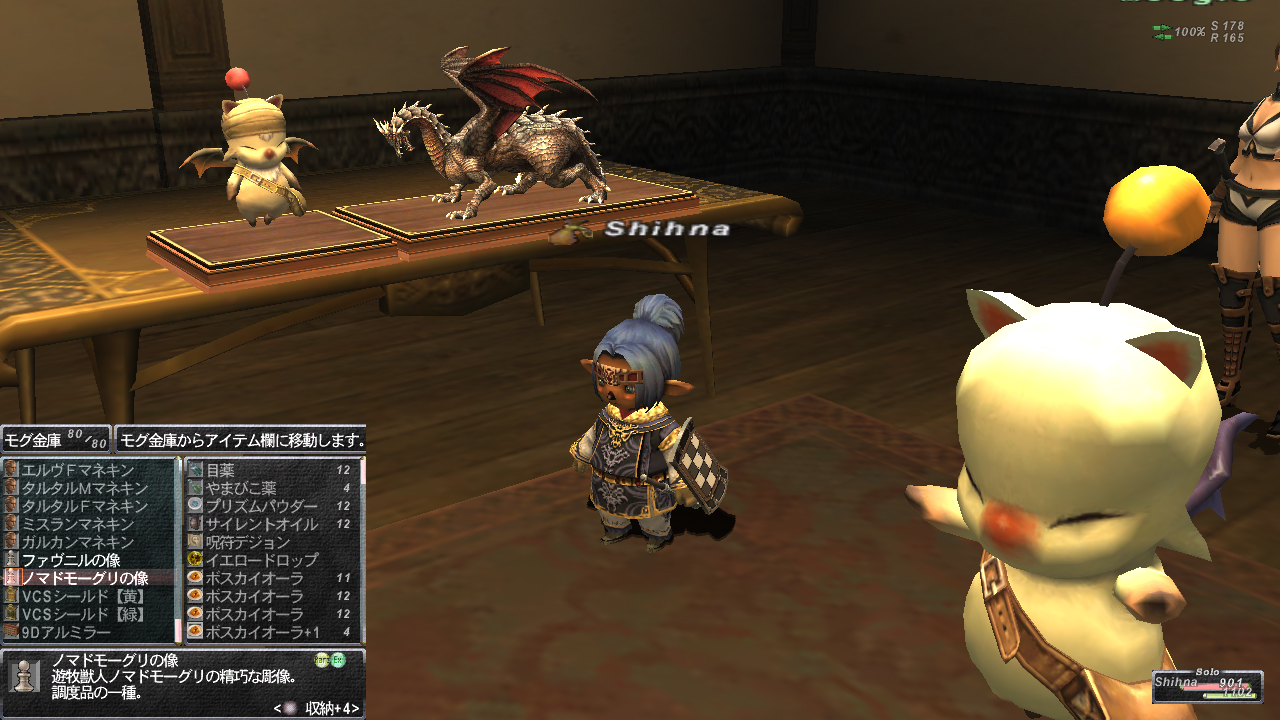Image resolution: width=1280 pixels, height=720 pixels.
Task: Select the 目薬 stack in inventory
Action: [x=220, y=470]
